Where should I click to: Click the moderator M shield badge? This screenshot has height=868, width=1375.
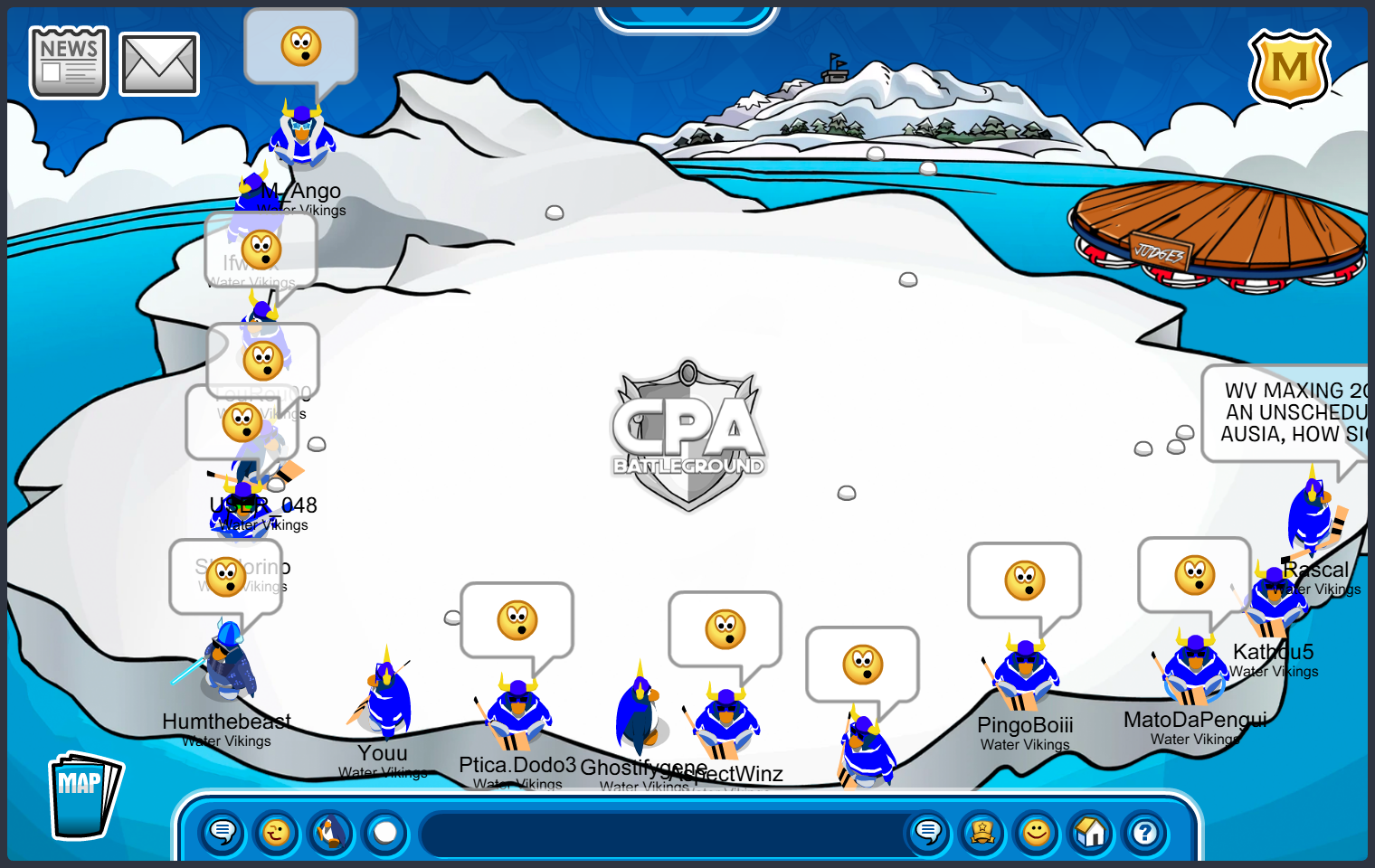click(1289, 68)
